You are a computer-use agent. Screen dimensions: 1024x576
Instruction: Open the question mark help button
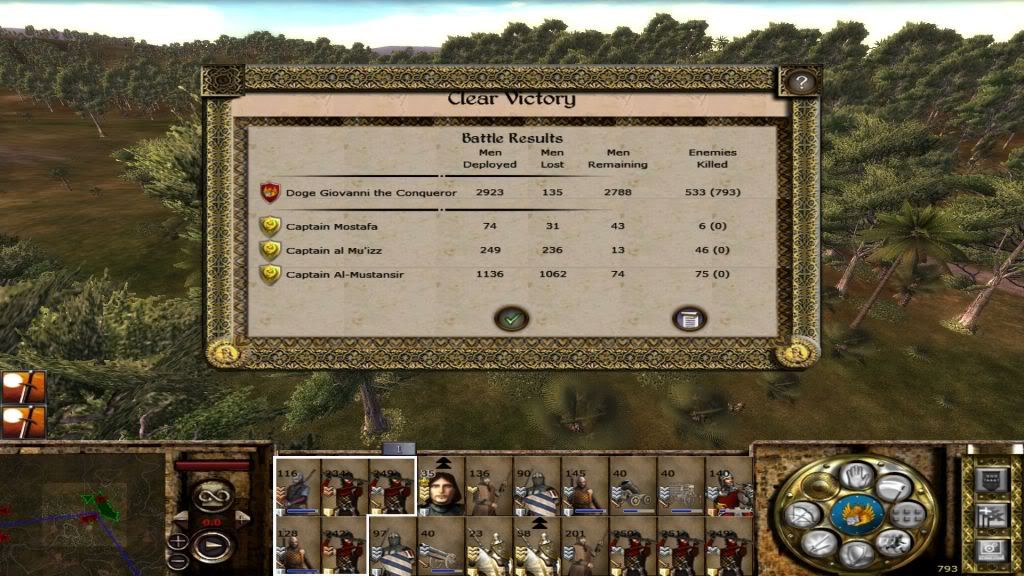tap(800, 83)
